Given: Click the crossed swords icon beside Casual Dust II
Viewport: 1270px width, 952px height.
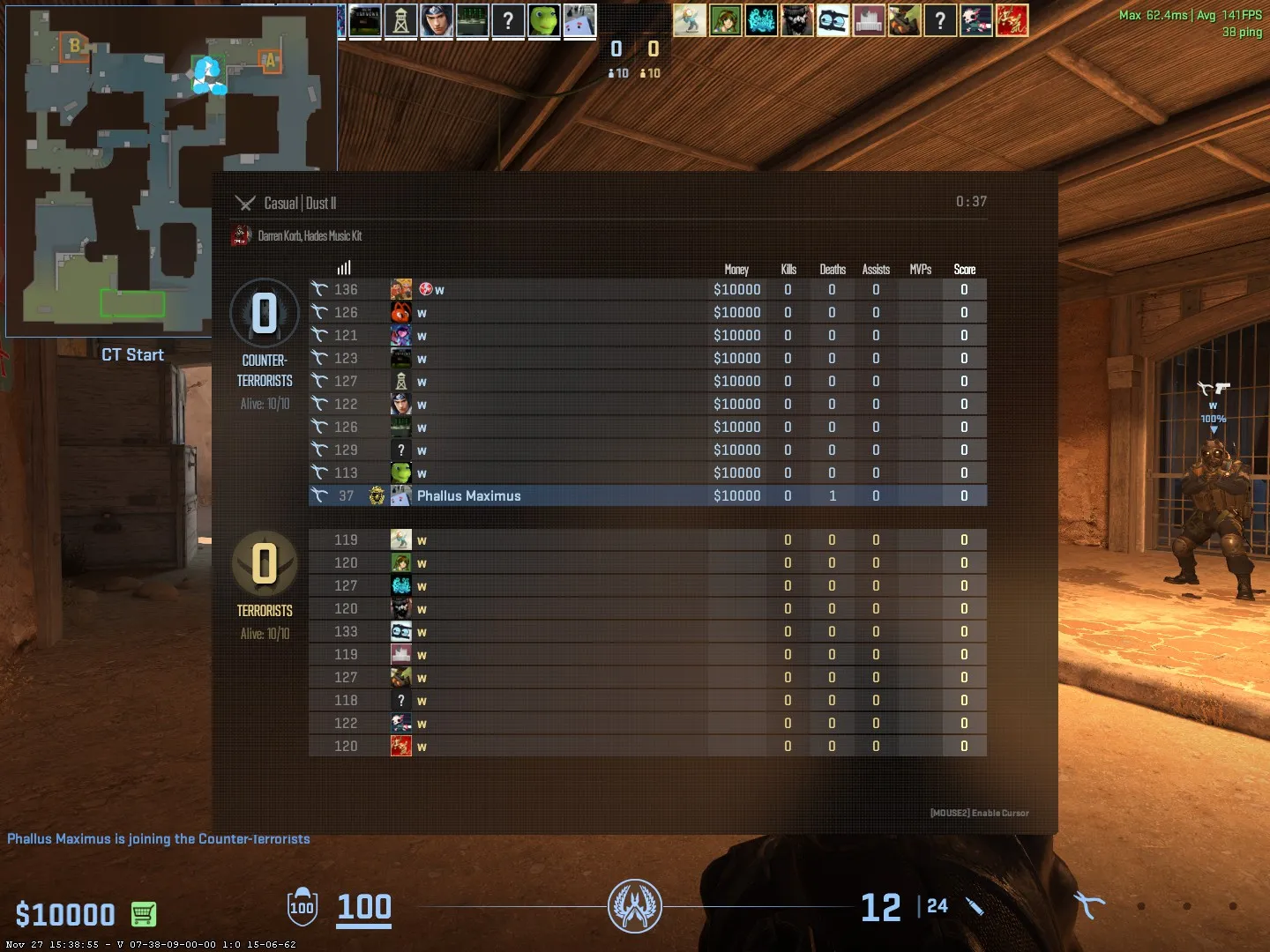Looking at the screenshot, I should (244, 202).
